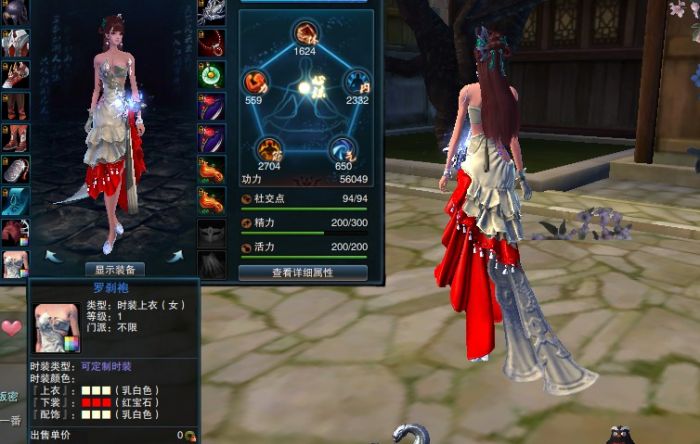Rotate character preview with the right arrow
Image resolution: width=700 pixels, height=444 pixels.
175,257
